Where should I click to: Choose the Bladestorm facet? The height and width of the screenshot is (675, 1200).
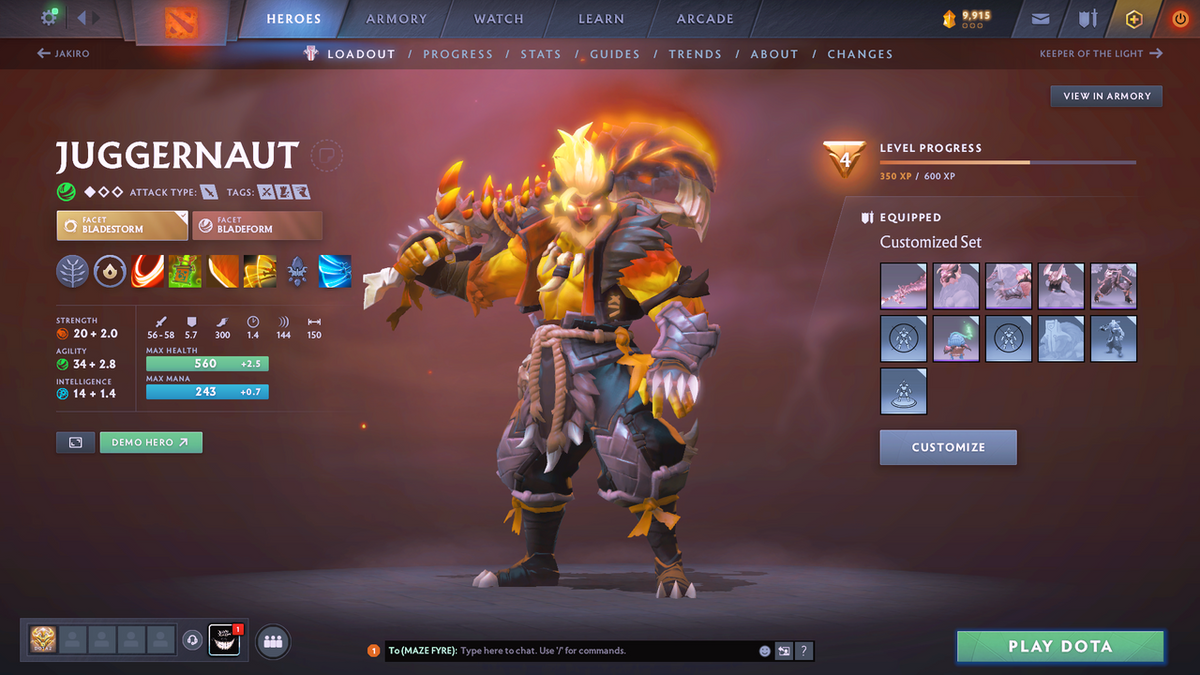[x=122, y=225]
